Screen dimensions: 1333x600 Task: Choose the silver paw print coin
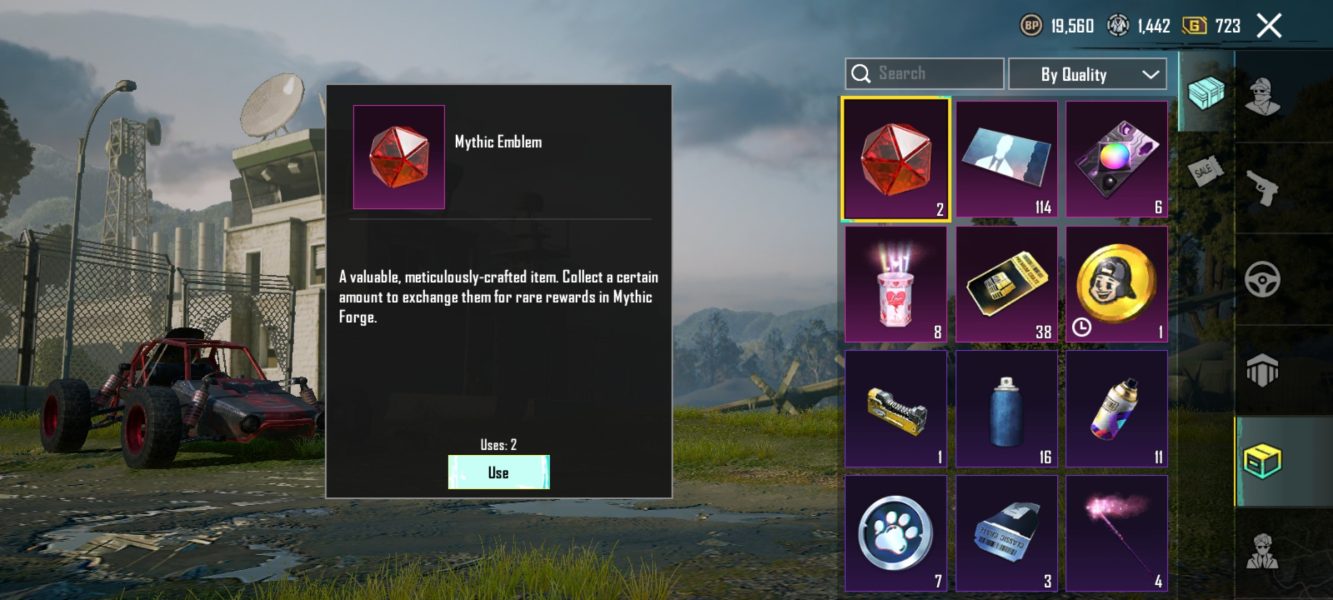click(895, 533)
